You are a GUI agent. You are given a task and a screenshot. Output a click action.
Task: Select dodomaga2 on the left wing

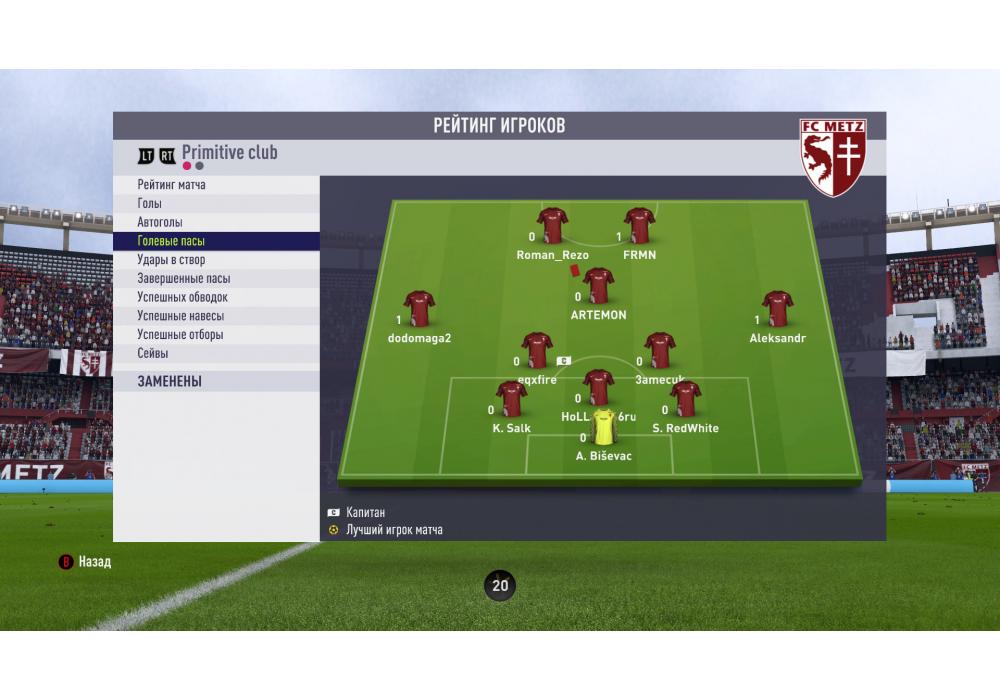tap(419, 311)
